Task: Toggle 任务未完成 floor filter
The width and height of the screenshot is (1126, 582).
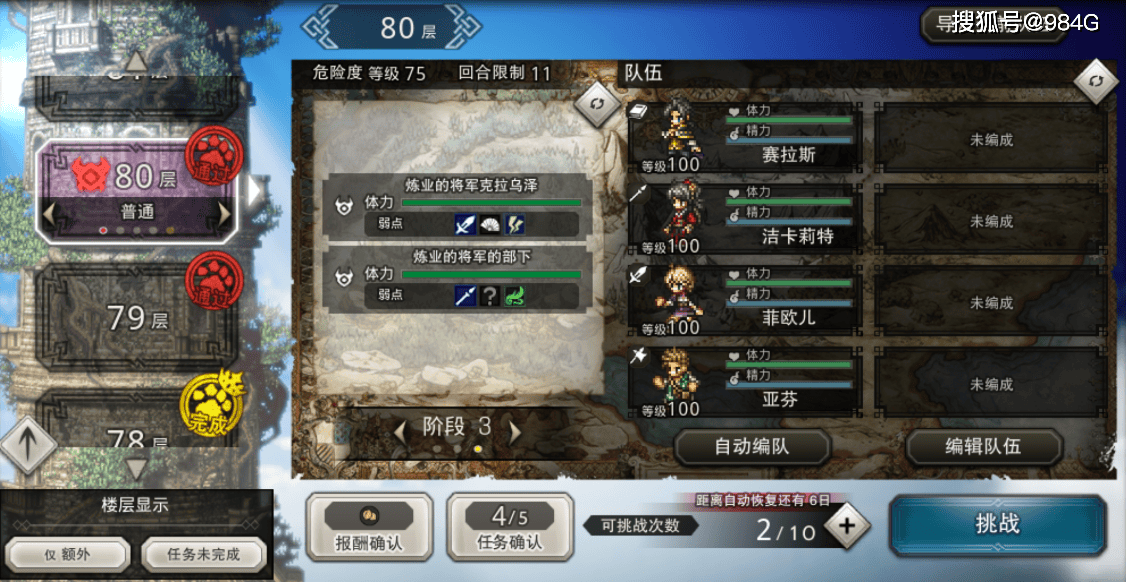Action: [204, 554]
